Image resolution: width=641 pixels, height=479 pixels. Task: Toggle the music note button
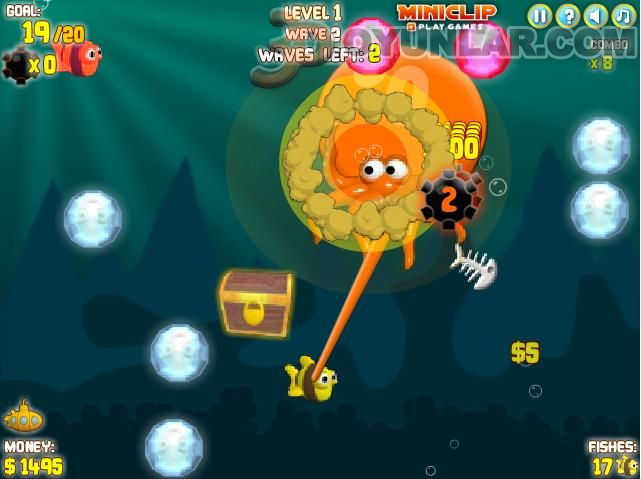623,15
